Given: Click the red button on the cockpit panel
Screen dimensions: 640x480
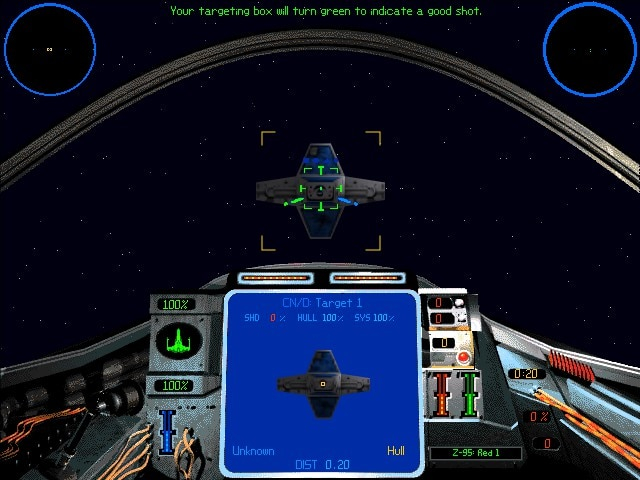Looking at the screenshot, I should click(464, 356).
